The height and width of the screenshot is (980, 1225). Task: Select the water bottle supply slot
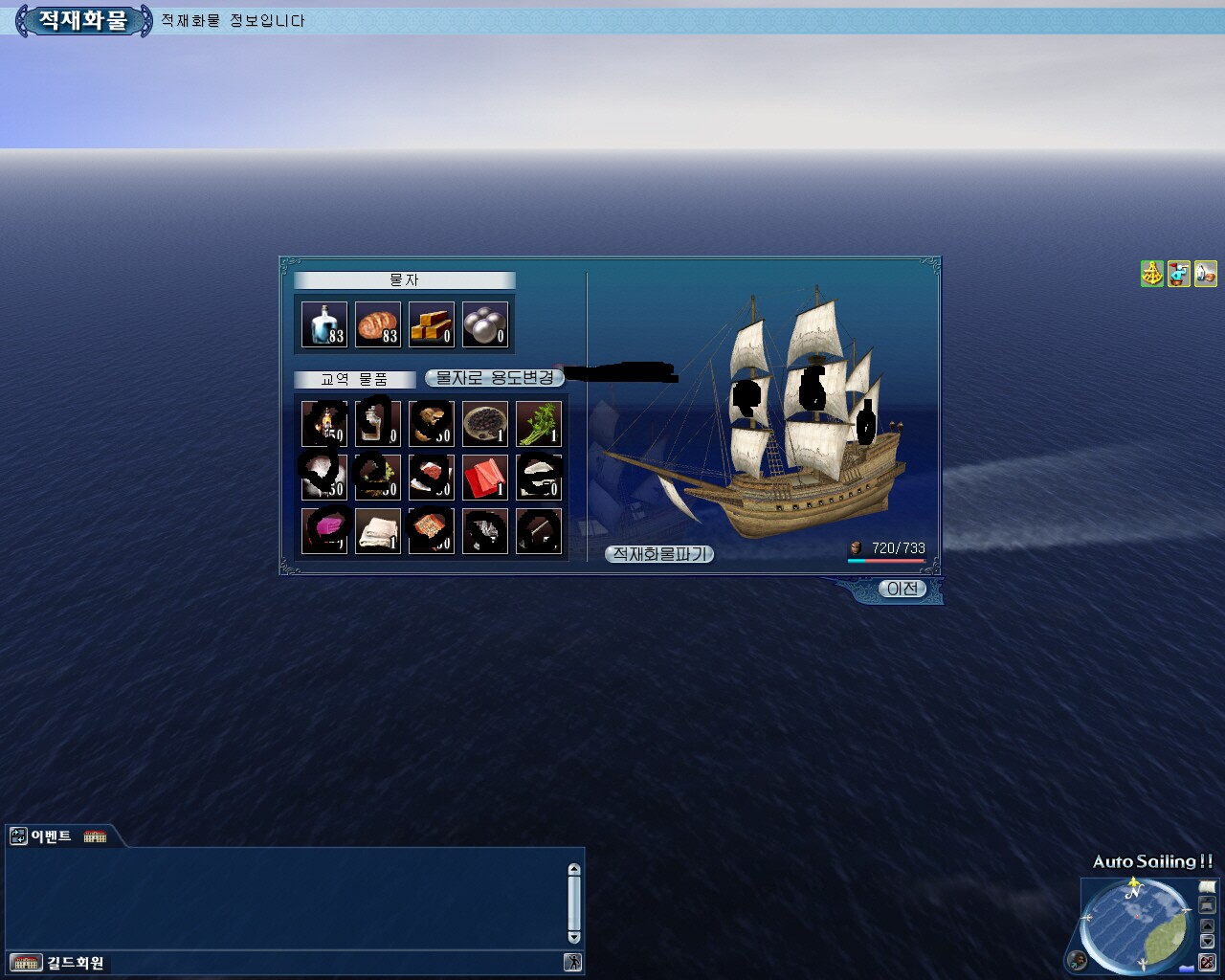pyautogui.click(x=324, y=324)
